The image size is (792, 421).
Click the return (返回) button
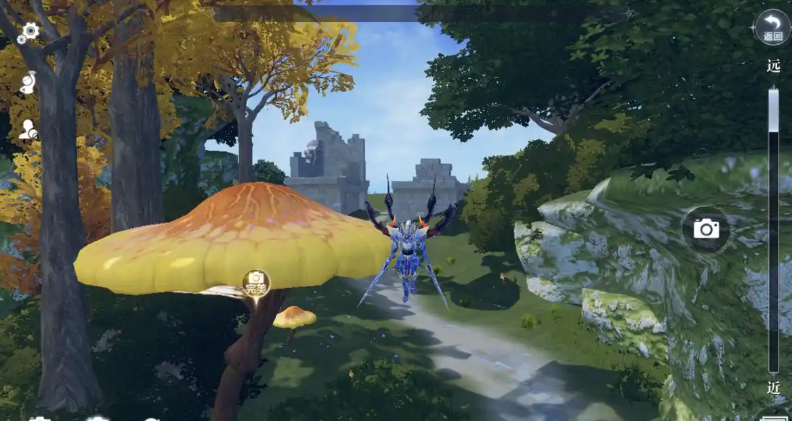(771, 27)
